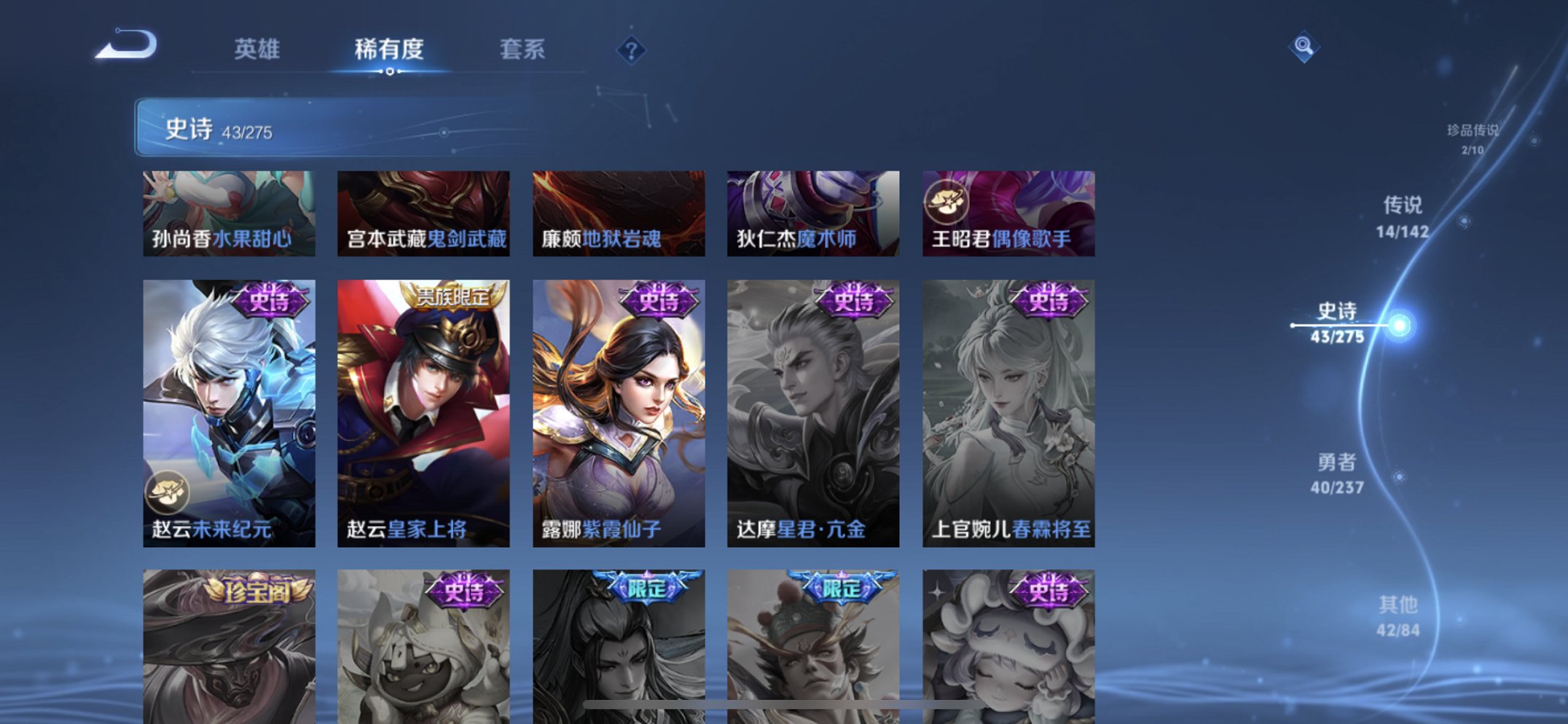Click the question mark help icon
1568x724 pixels.
pyautogui.click(x=632, y=49)
